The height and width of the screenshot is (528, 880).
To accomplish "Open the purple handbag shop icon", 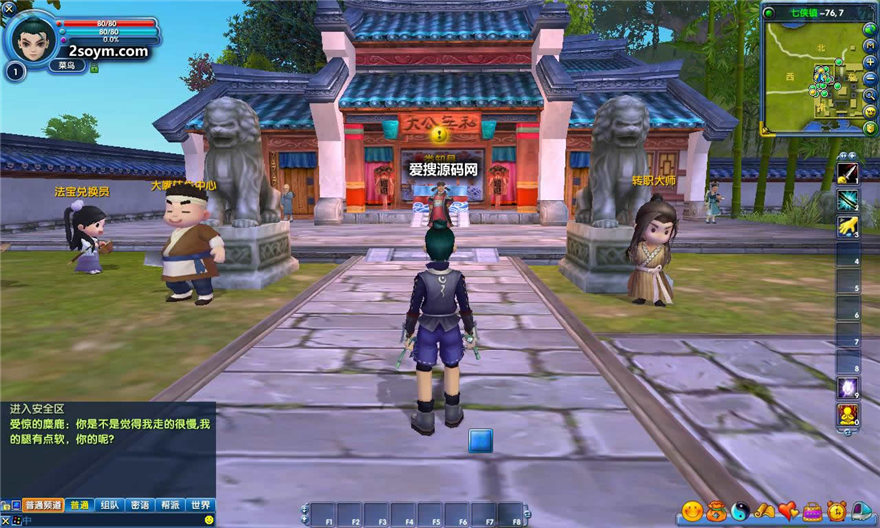I will click(813, 511).
